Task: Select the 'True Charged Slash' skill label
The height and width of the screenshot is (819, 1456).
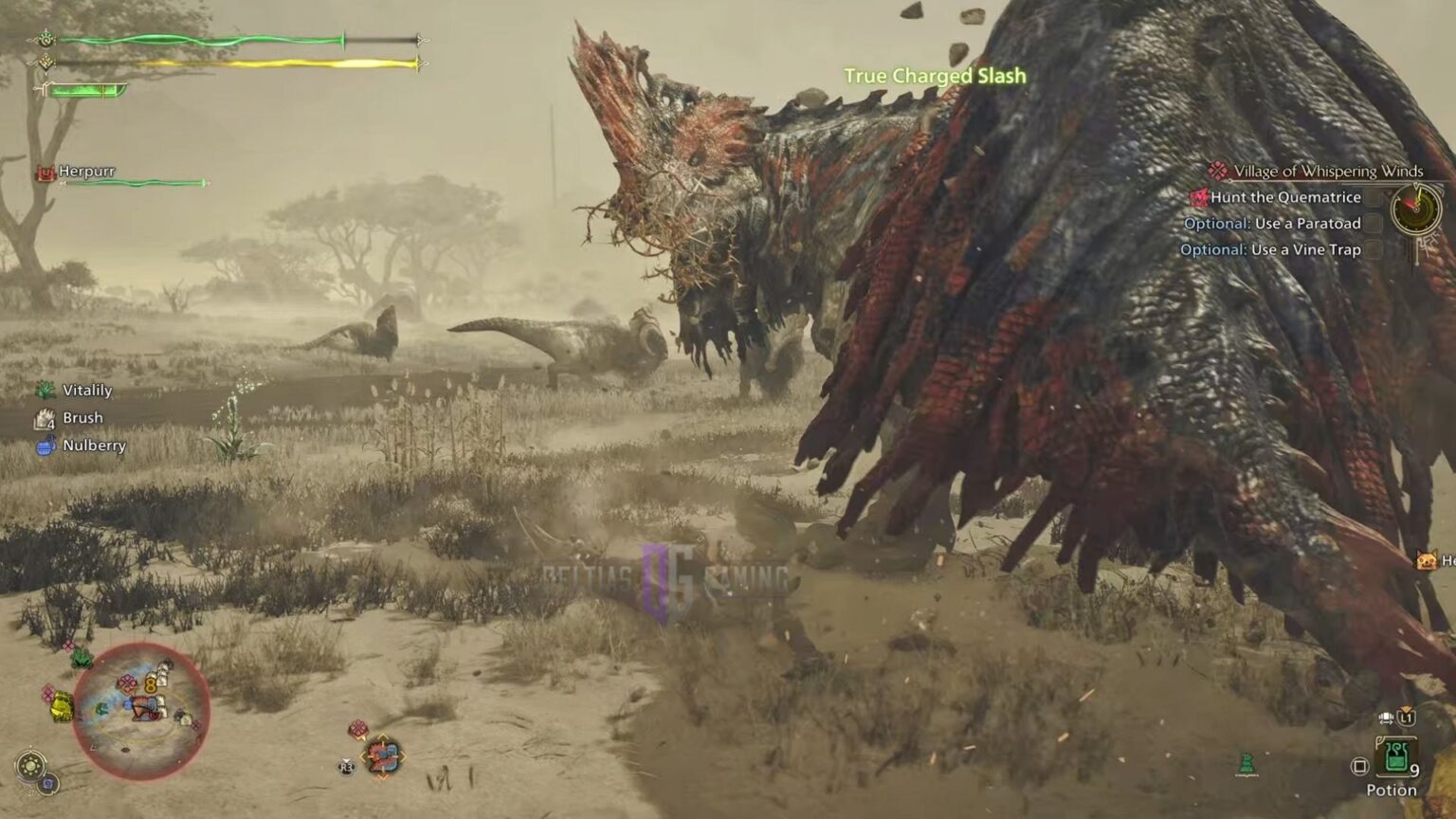Action: (934, 76)
